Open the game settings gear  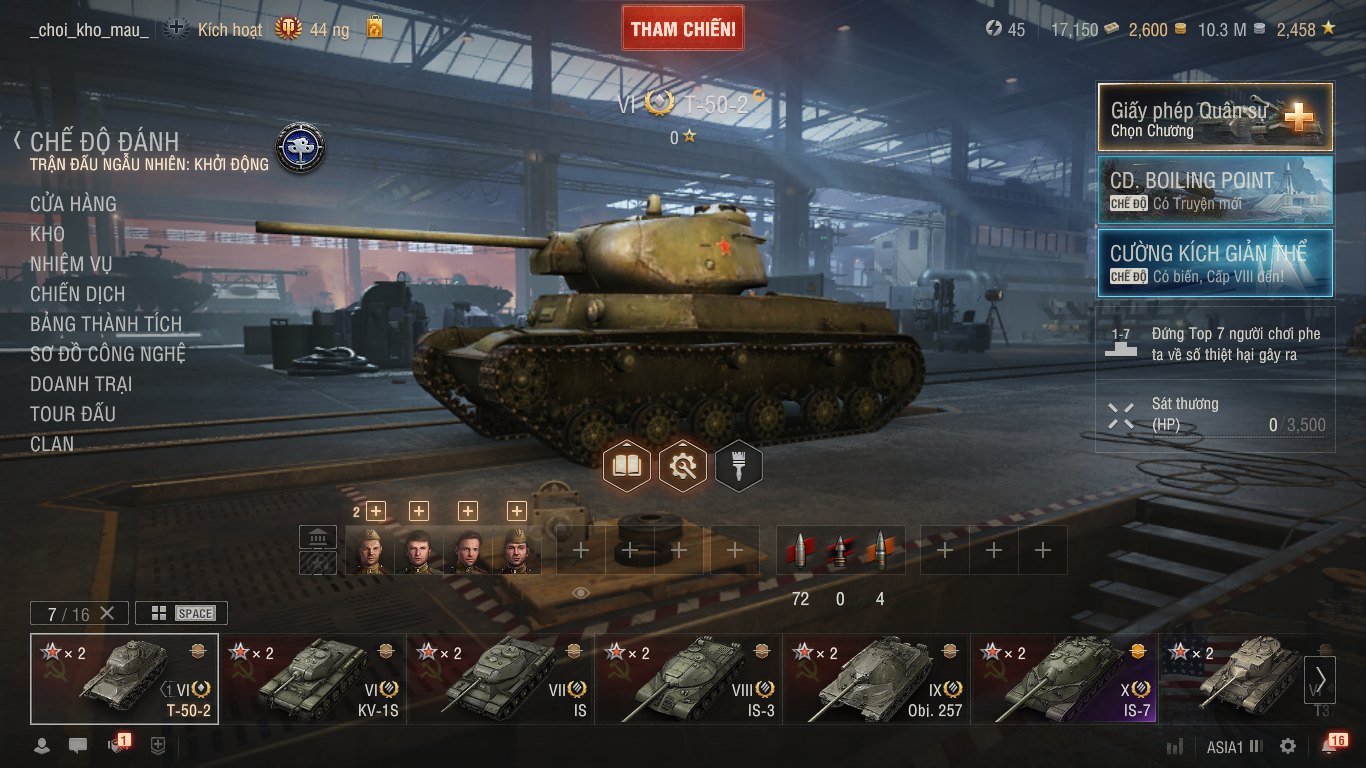[1288, 746]
